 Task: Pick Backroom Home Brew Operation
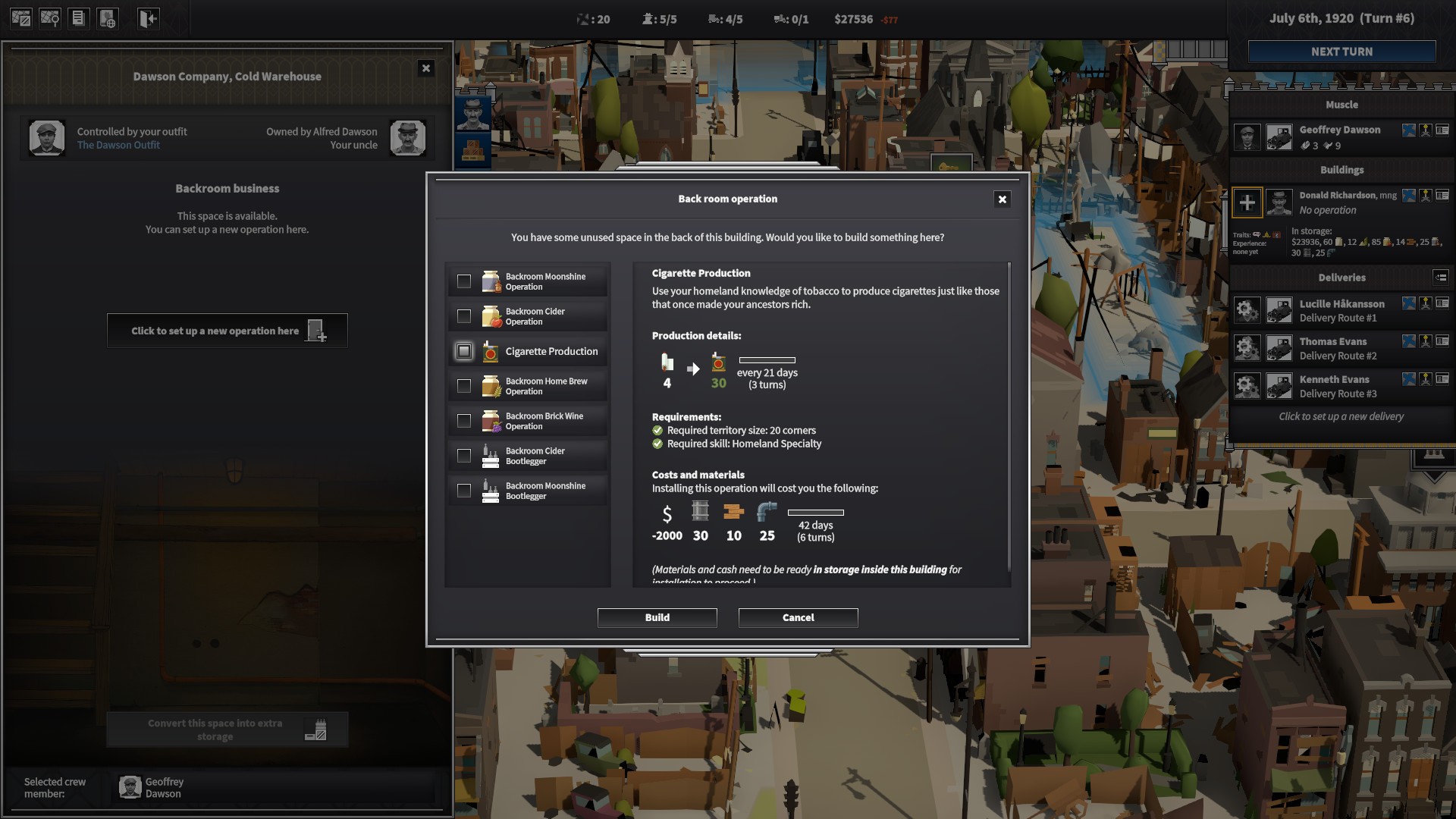pyautogui.click(x=464, y=386)
